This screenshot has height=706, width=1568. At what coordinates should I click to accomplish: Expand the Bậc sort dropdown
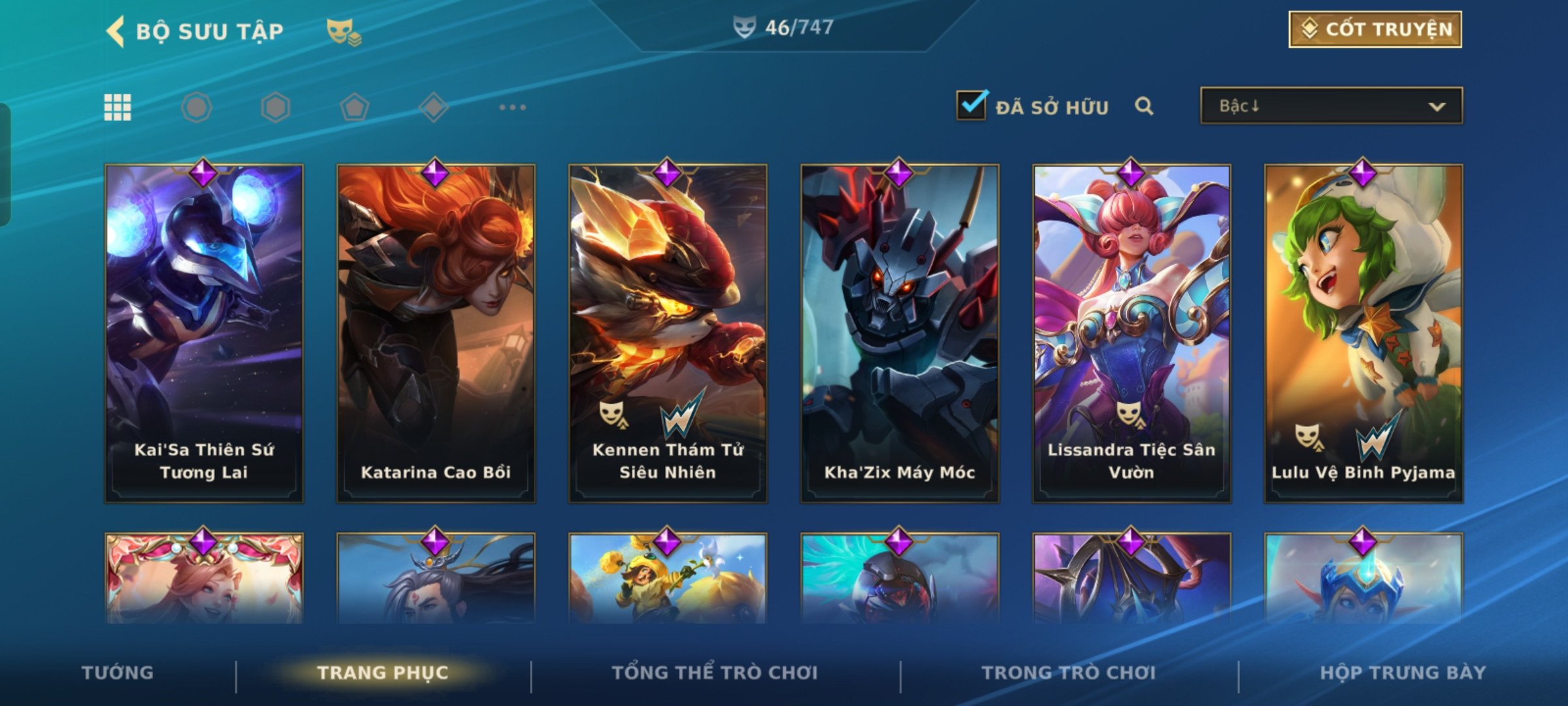[x=1331, y=106]
